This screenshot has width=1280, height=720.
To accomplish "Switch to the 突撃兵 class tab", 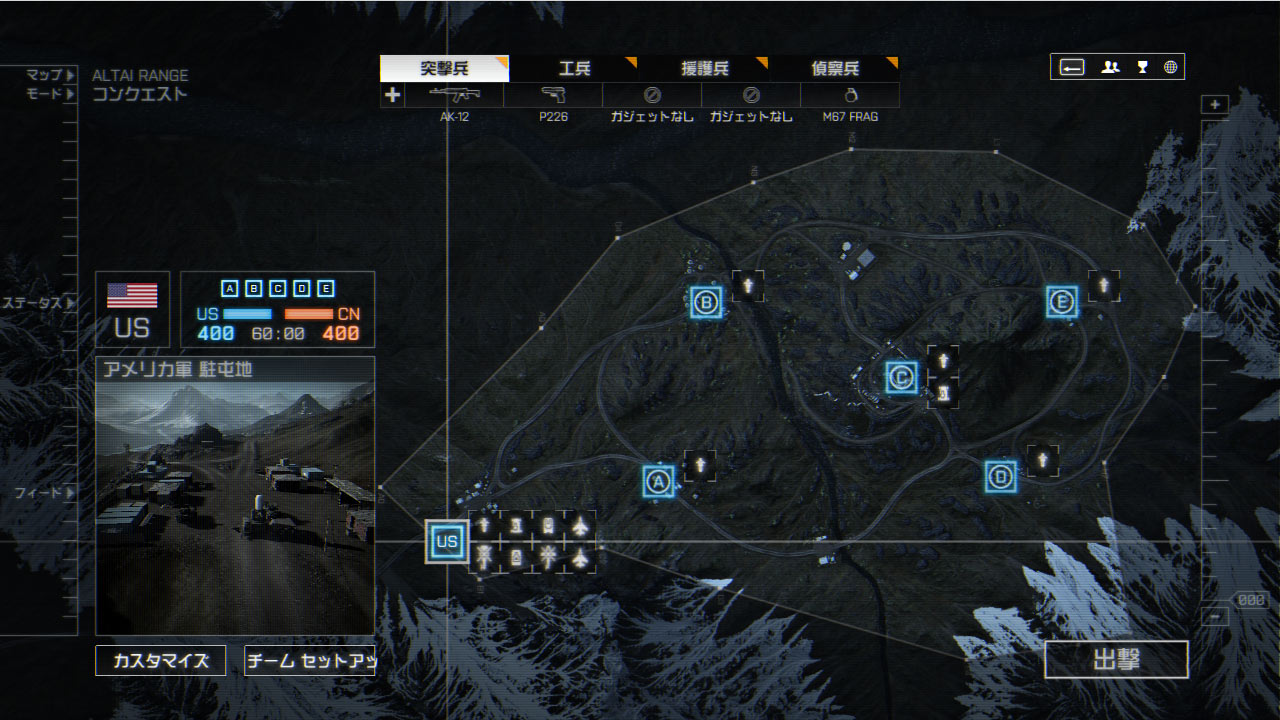I will point(444,69).
